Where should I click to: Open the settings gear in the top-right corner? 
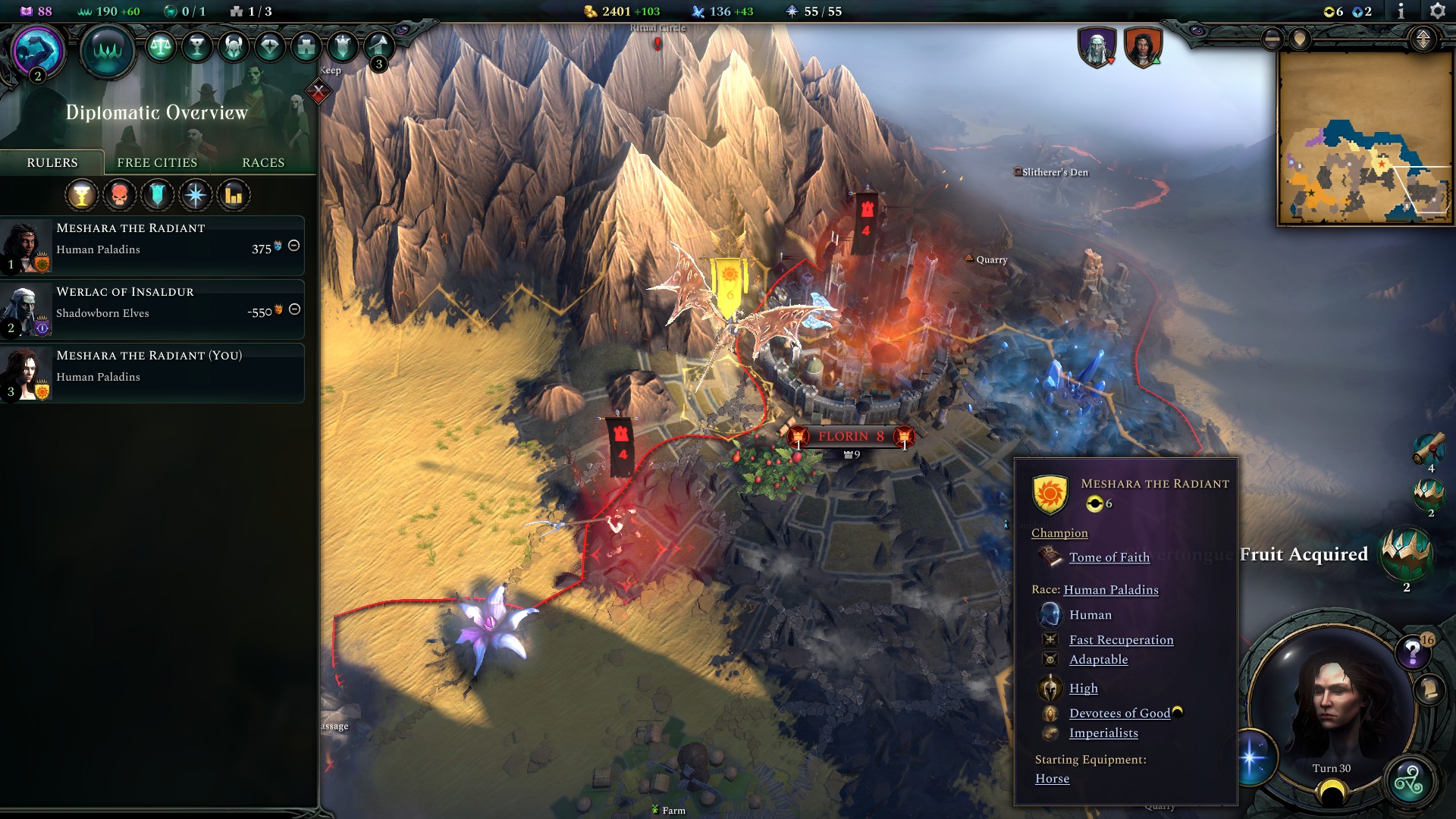(x=1439, y=11)
